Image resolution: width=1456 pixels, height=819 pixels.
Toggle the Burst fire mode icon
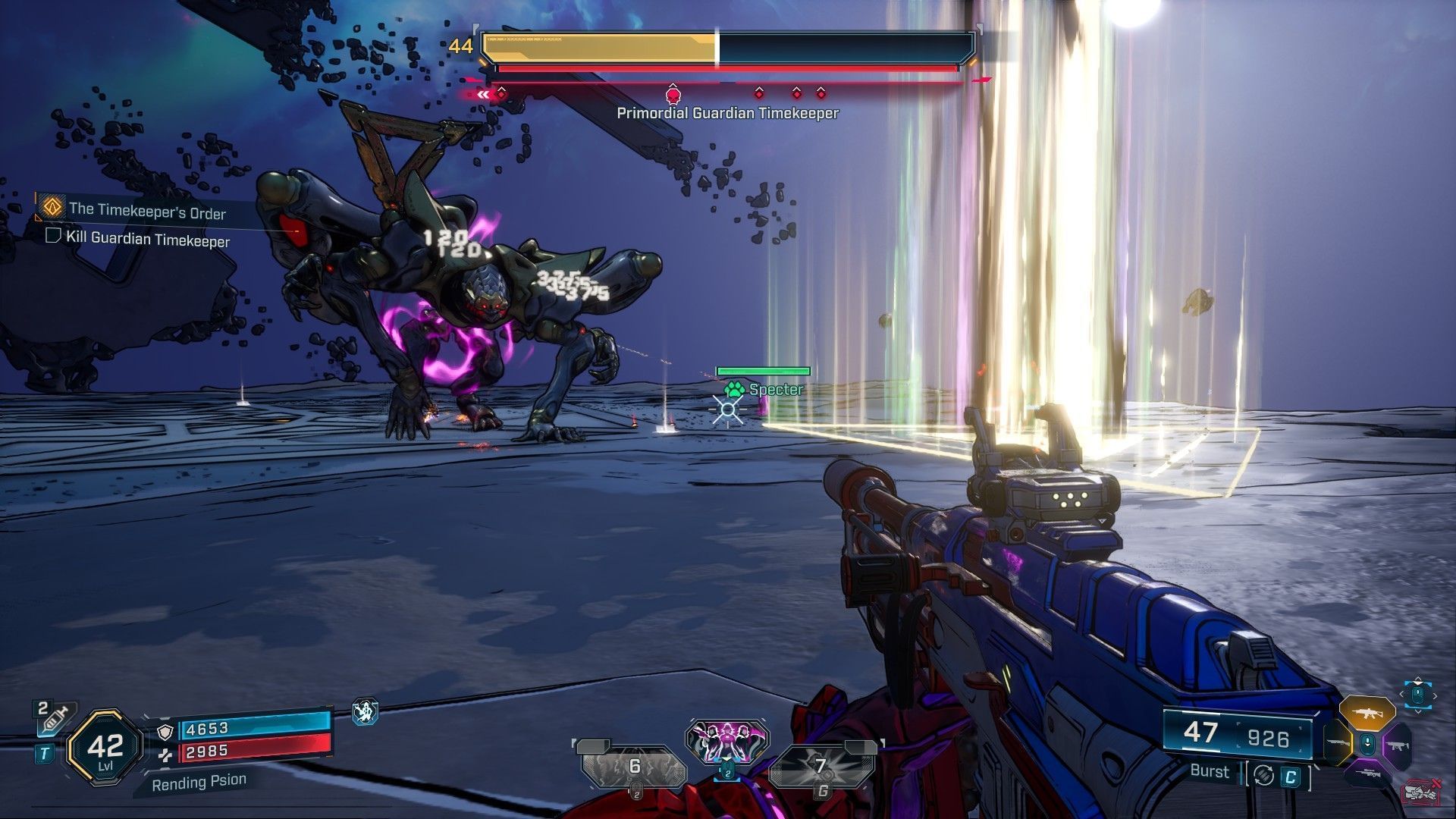(x=1263, y=775)
